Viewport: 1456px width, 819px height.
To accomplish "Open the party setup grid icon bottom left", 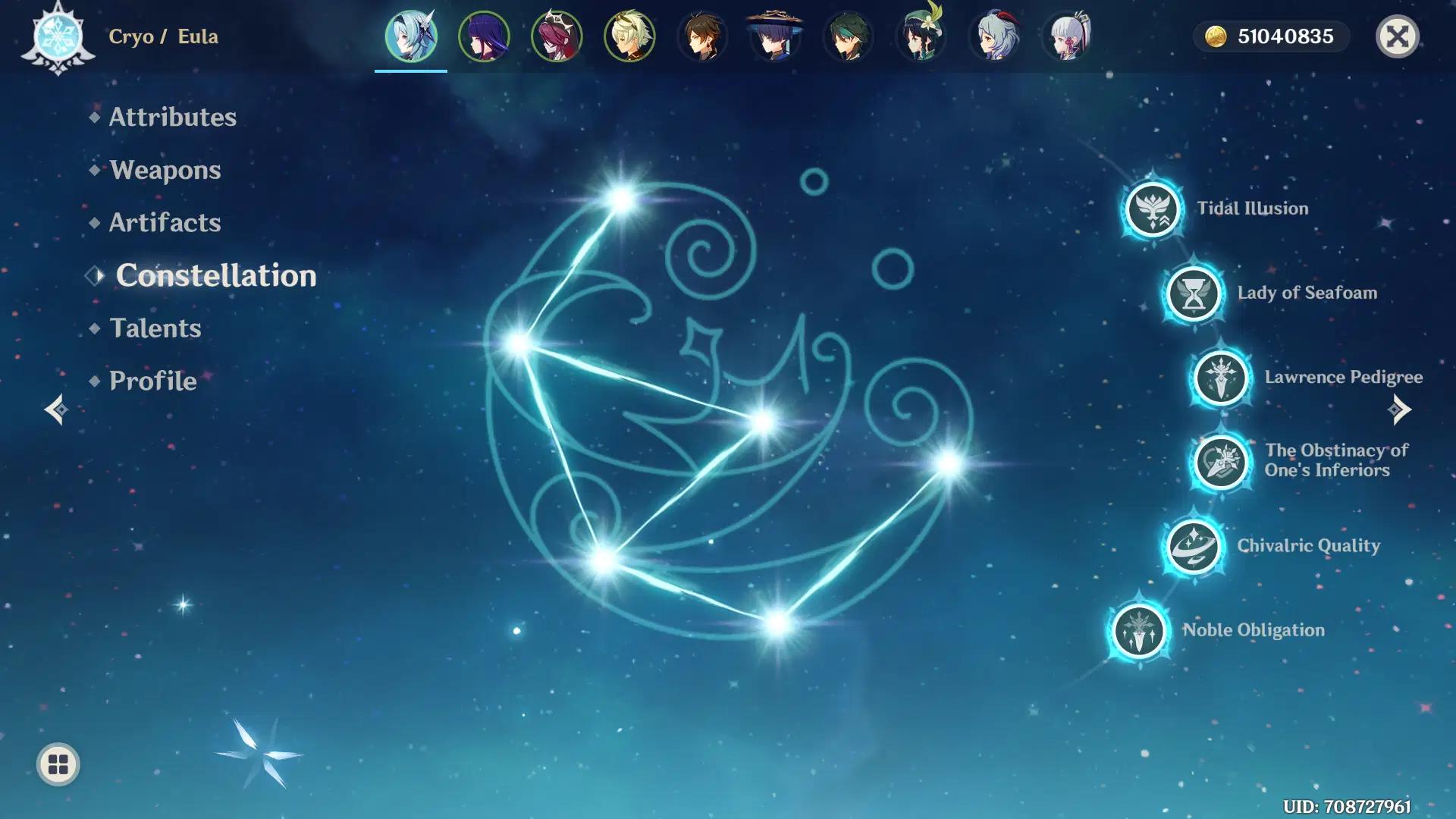I will click(58, 765).
